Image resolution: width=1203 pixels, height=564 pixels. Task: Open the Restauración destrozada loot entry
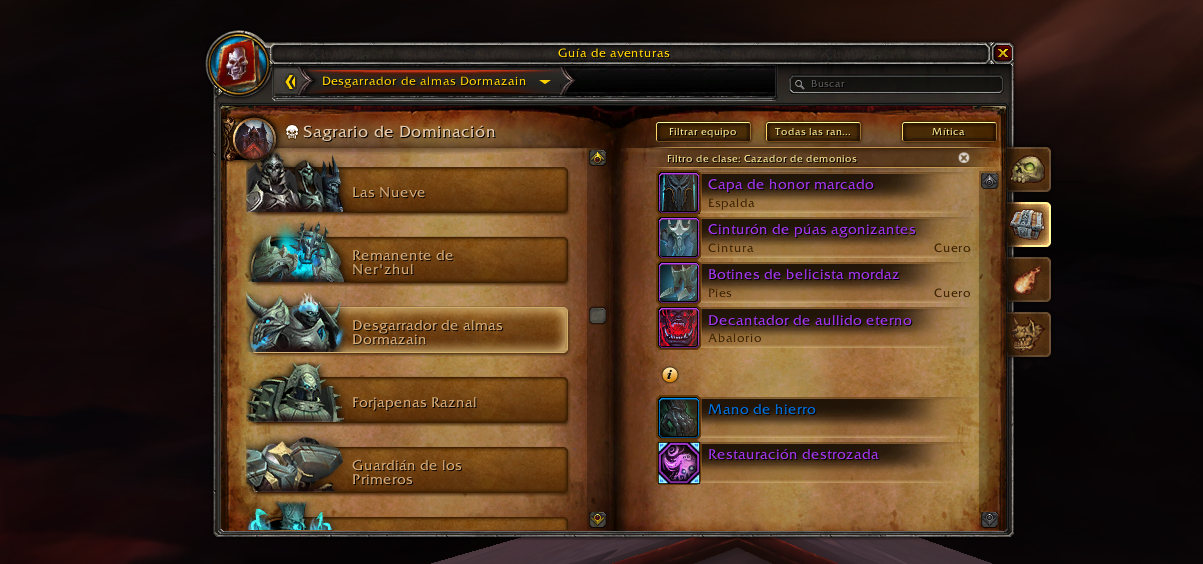tap(792, 455)
